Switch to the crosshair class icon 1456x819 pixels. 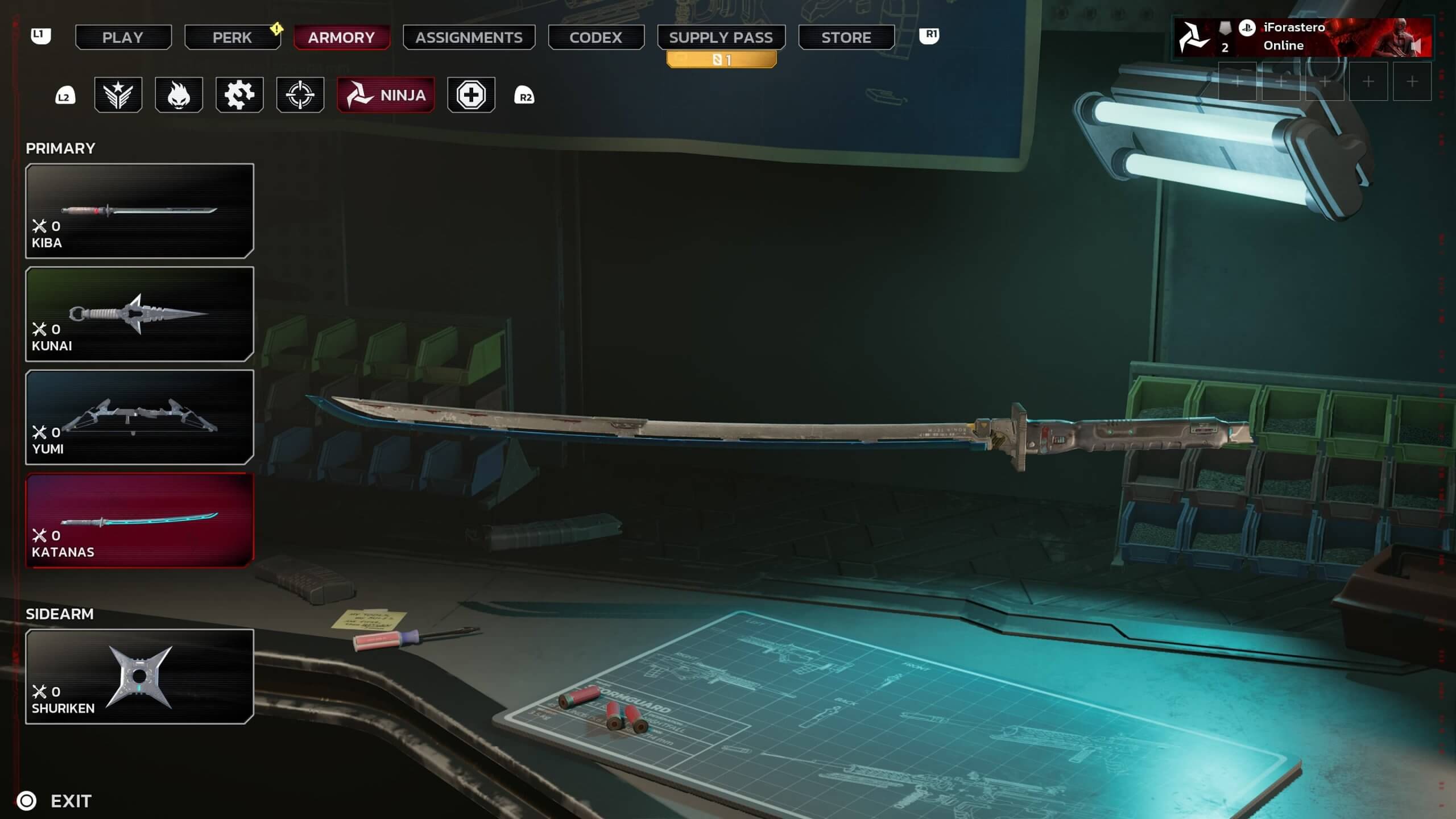click(x=300, y=95)
